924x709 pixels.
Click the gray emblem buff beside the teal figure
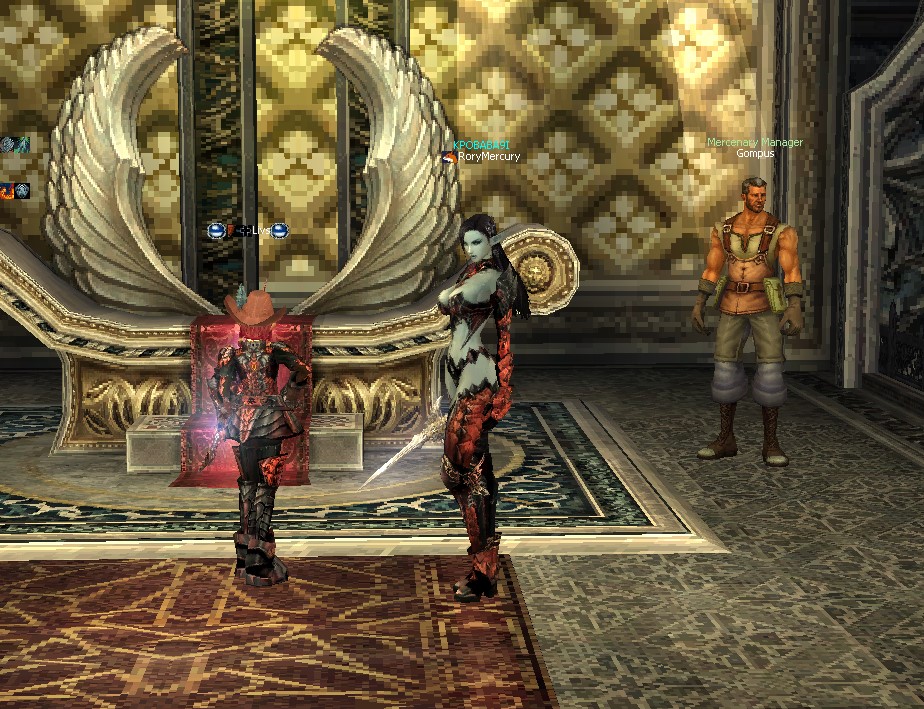pos(6,145)
